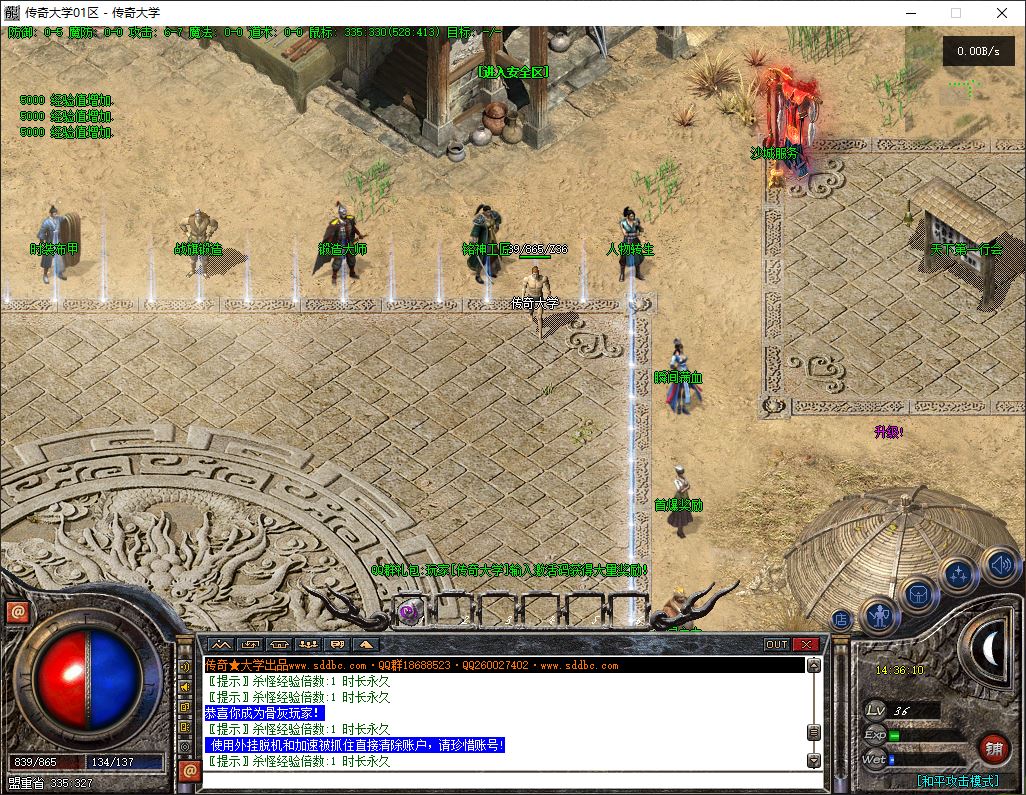Image resolution: width=1026 pixels, height=795 pixels.
Task: Click the OUT button above chat
Action: pos(777,645)
